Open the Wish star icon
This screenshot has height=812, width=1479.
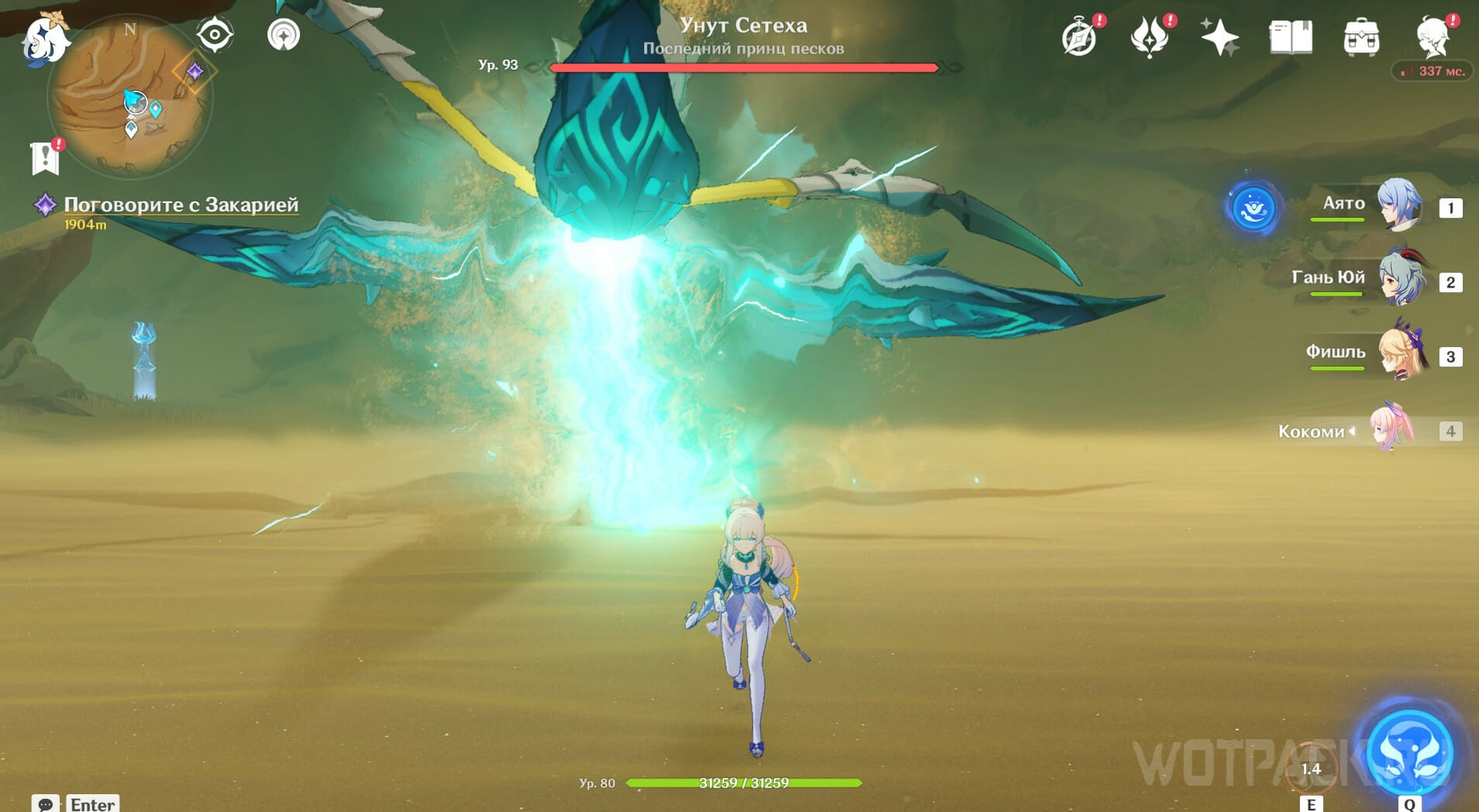tap(1219, 37)
